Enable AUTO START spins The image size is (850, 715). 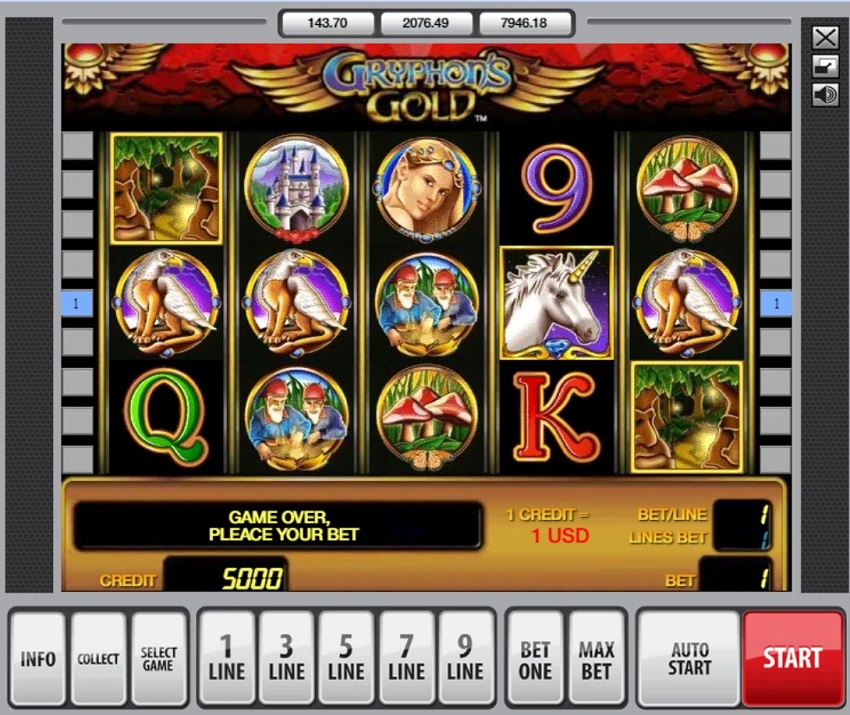690,659
